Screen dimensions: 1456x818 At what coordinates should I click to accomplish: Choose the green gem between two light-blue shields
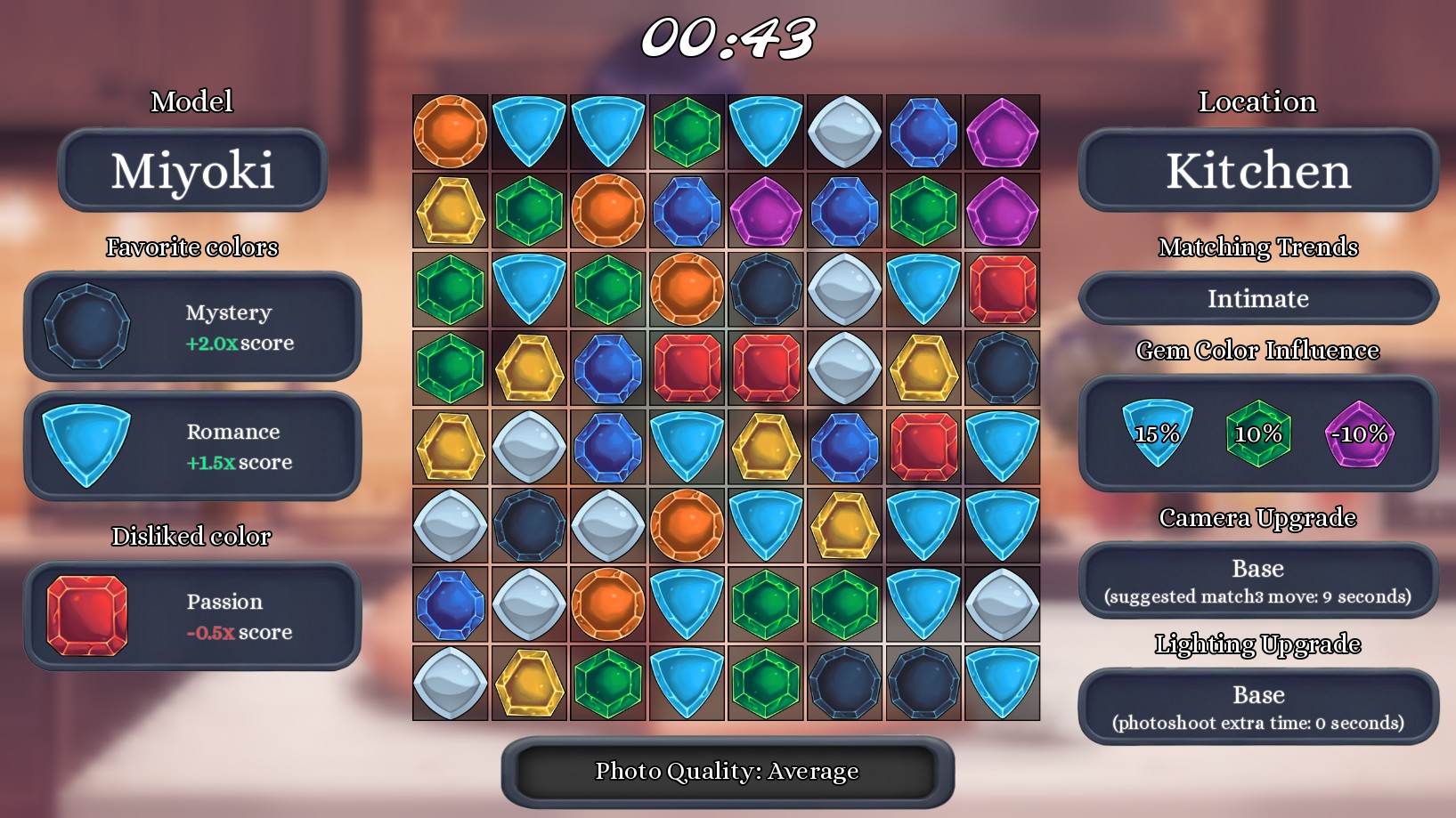pos(687,133)
